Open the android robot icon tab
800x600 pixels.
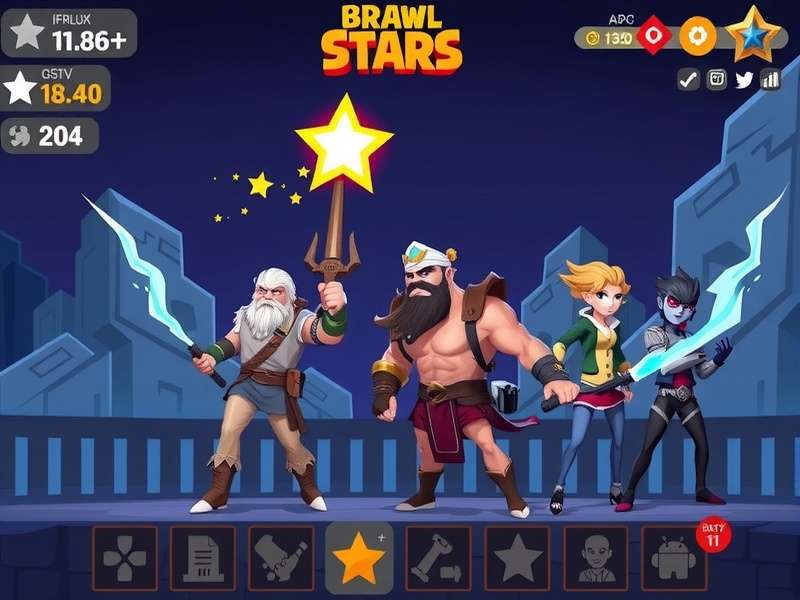(673, 560)
